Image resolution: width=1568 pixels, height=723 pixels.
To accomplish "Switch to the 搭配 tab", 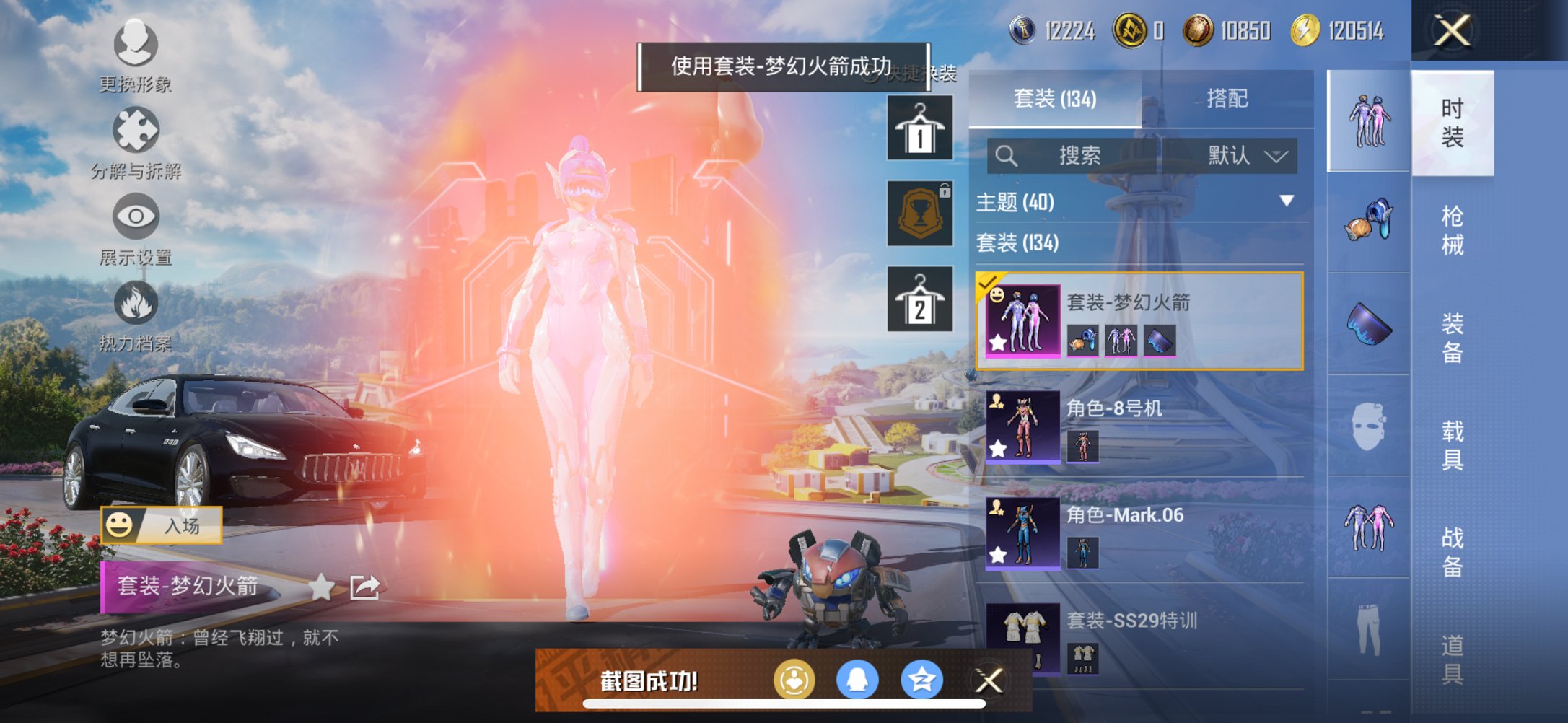I will (1228, 98).
